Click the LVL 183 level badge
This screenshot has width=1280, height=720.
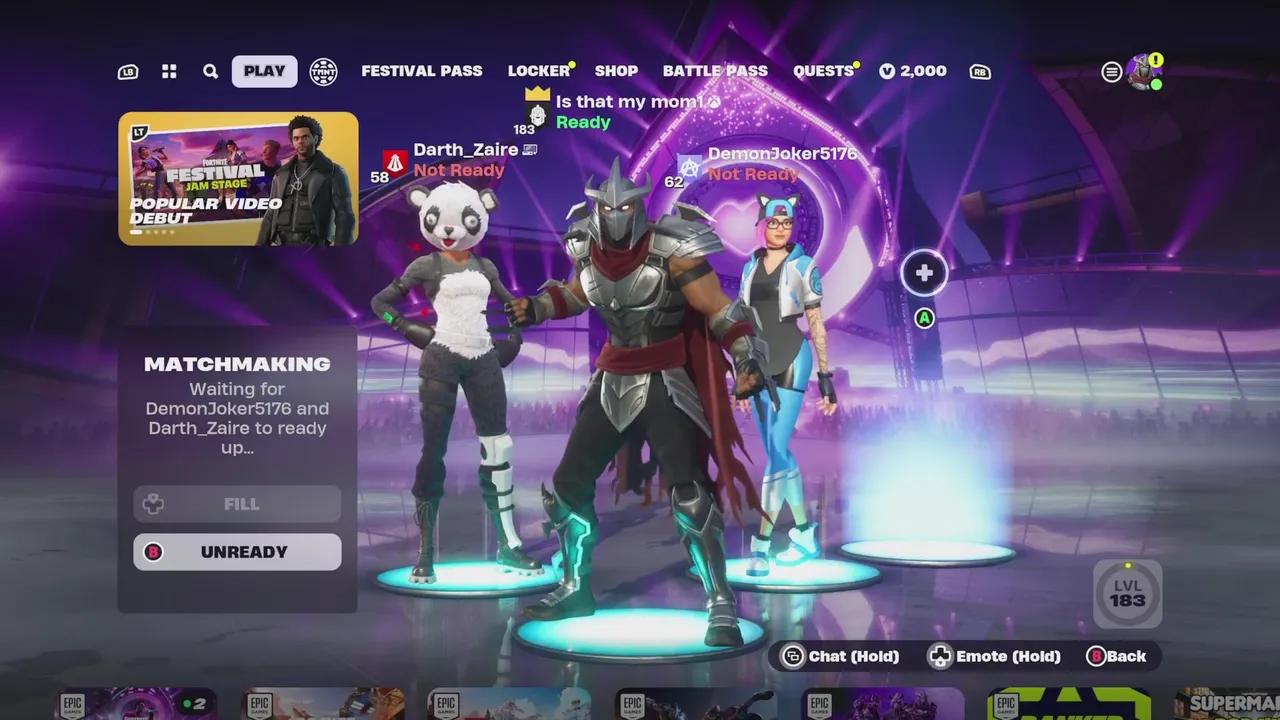[x=1128, y=594]
